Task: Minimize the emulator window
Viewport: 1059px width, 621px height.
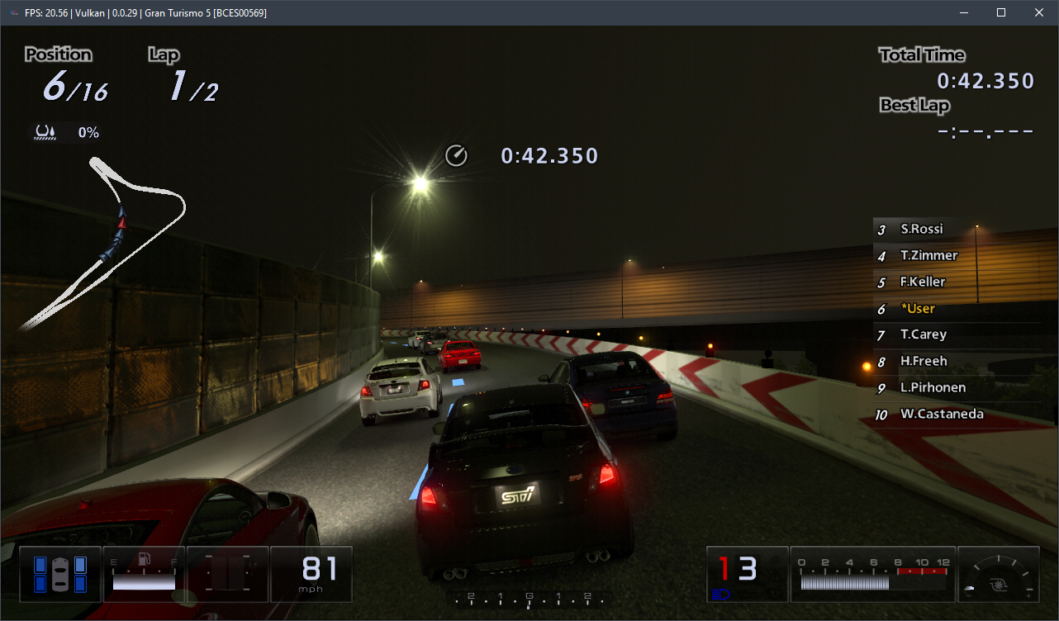Action: tap(965, 13)
